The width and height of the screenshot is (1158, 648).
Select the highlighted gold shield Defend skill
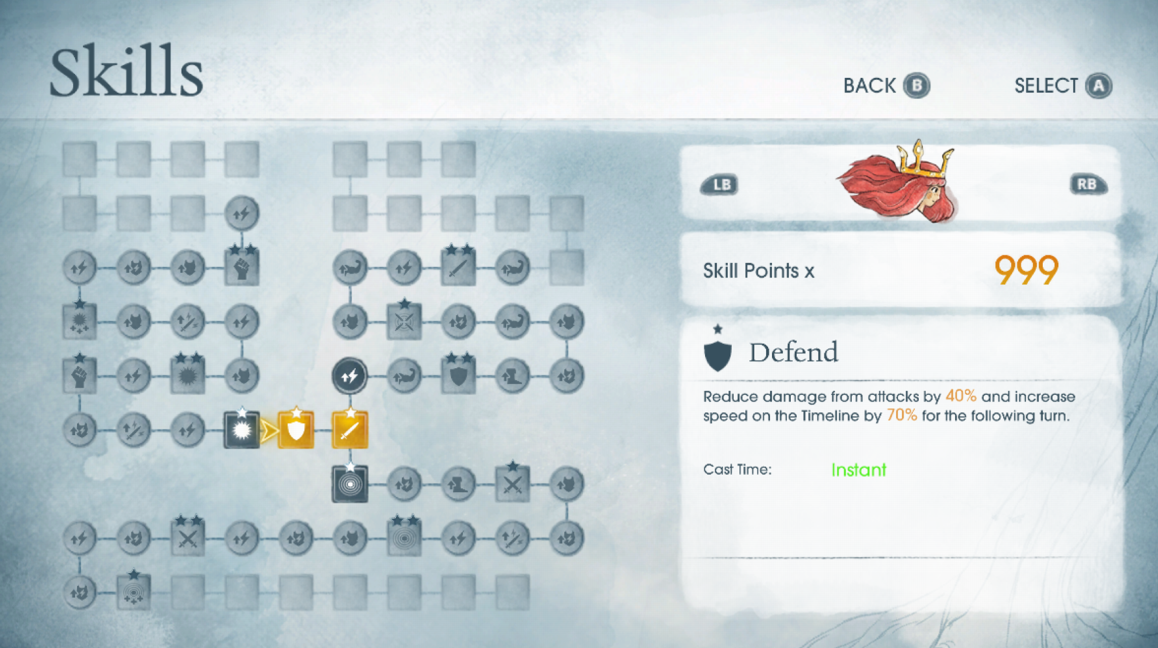coord(296,430)
